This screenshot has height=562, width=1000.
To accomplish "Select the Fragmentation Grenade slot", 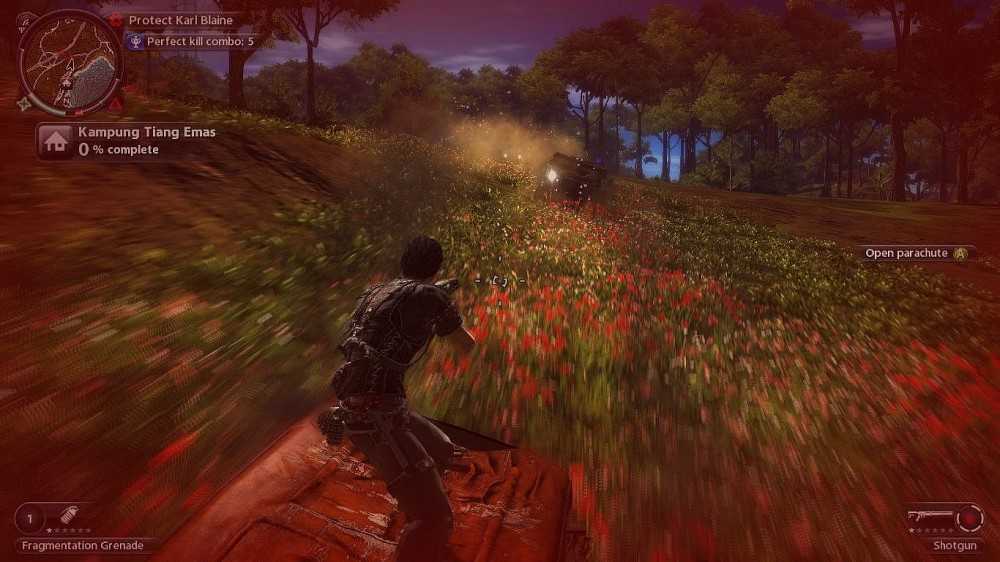I will 59,518.
